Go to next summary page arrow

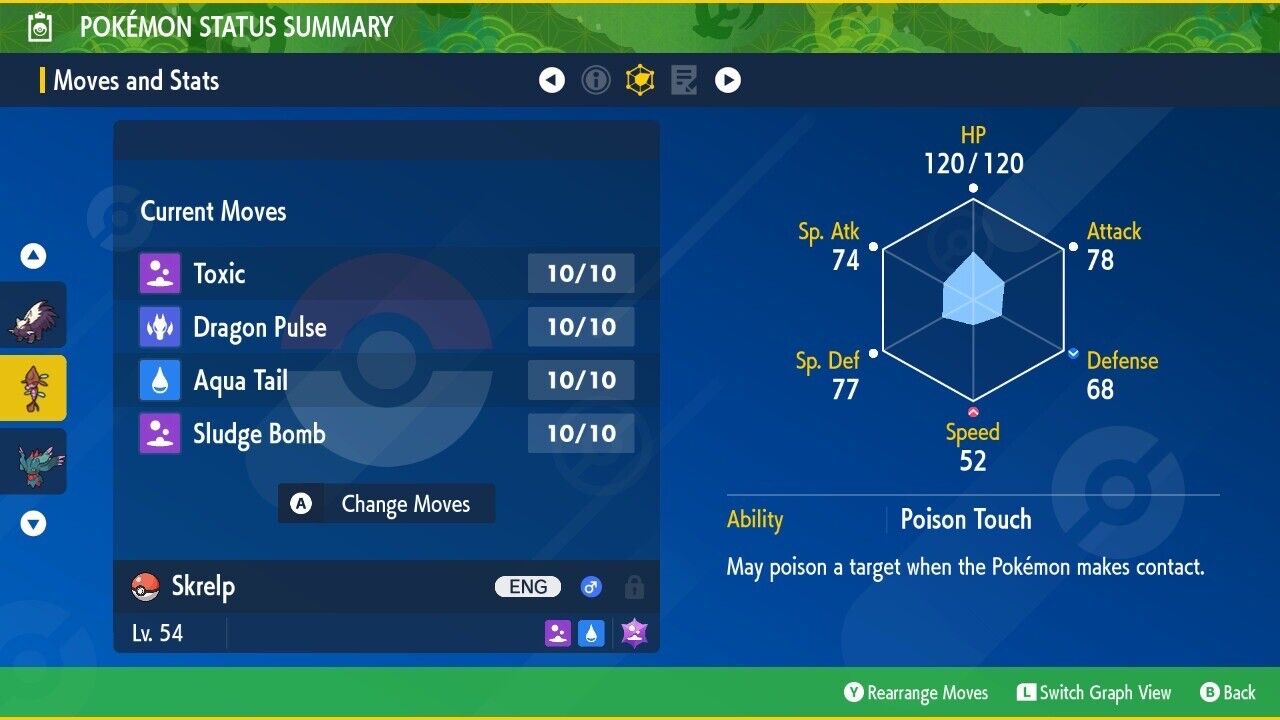728,80
